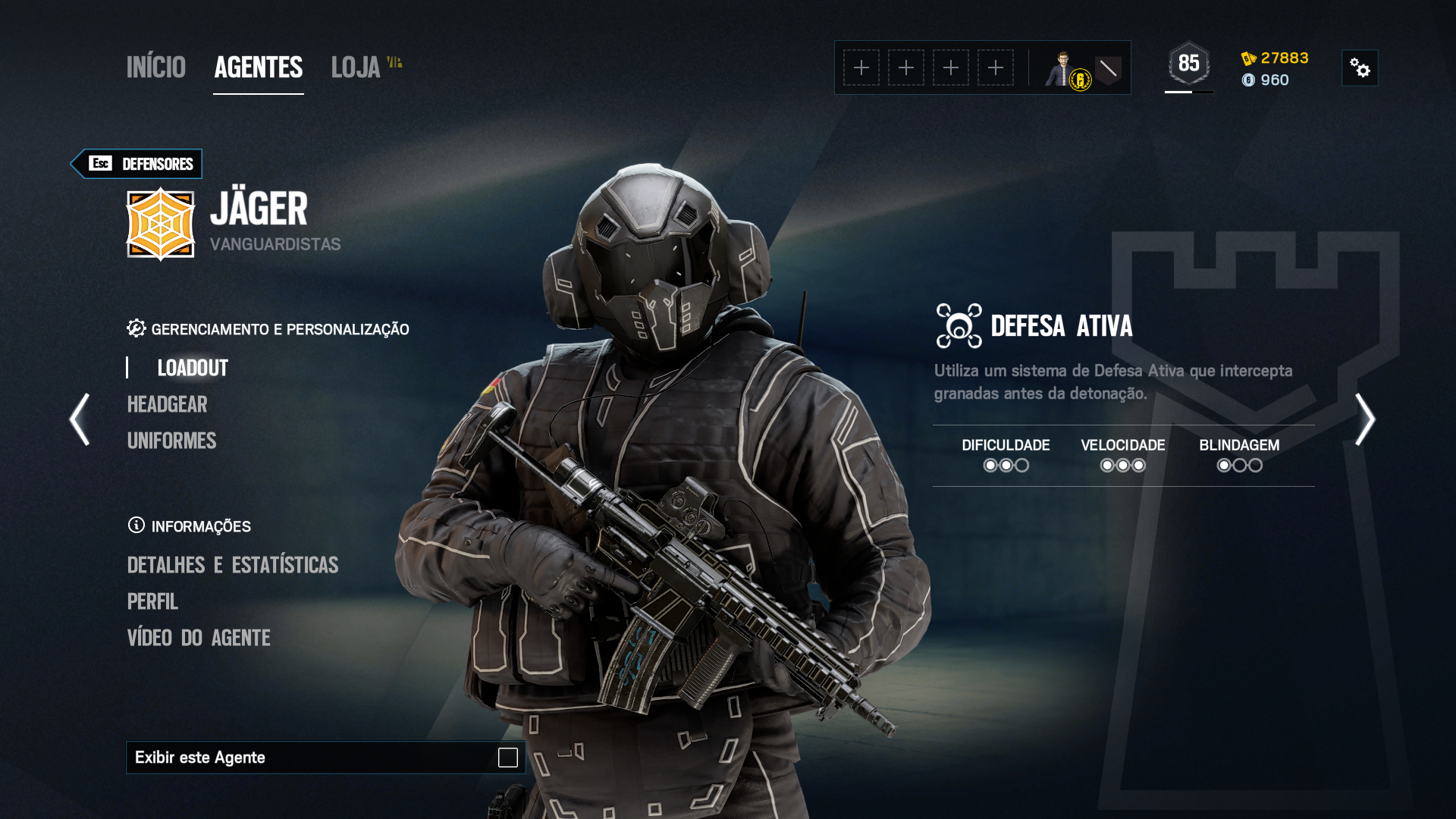Open the settings gear menu
1456x819 pixels.
pyautogui.click(x=1360, y=68)
